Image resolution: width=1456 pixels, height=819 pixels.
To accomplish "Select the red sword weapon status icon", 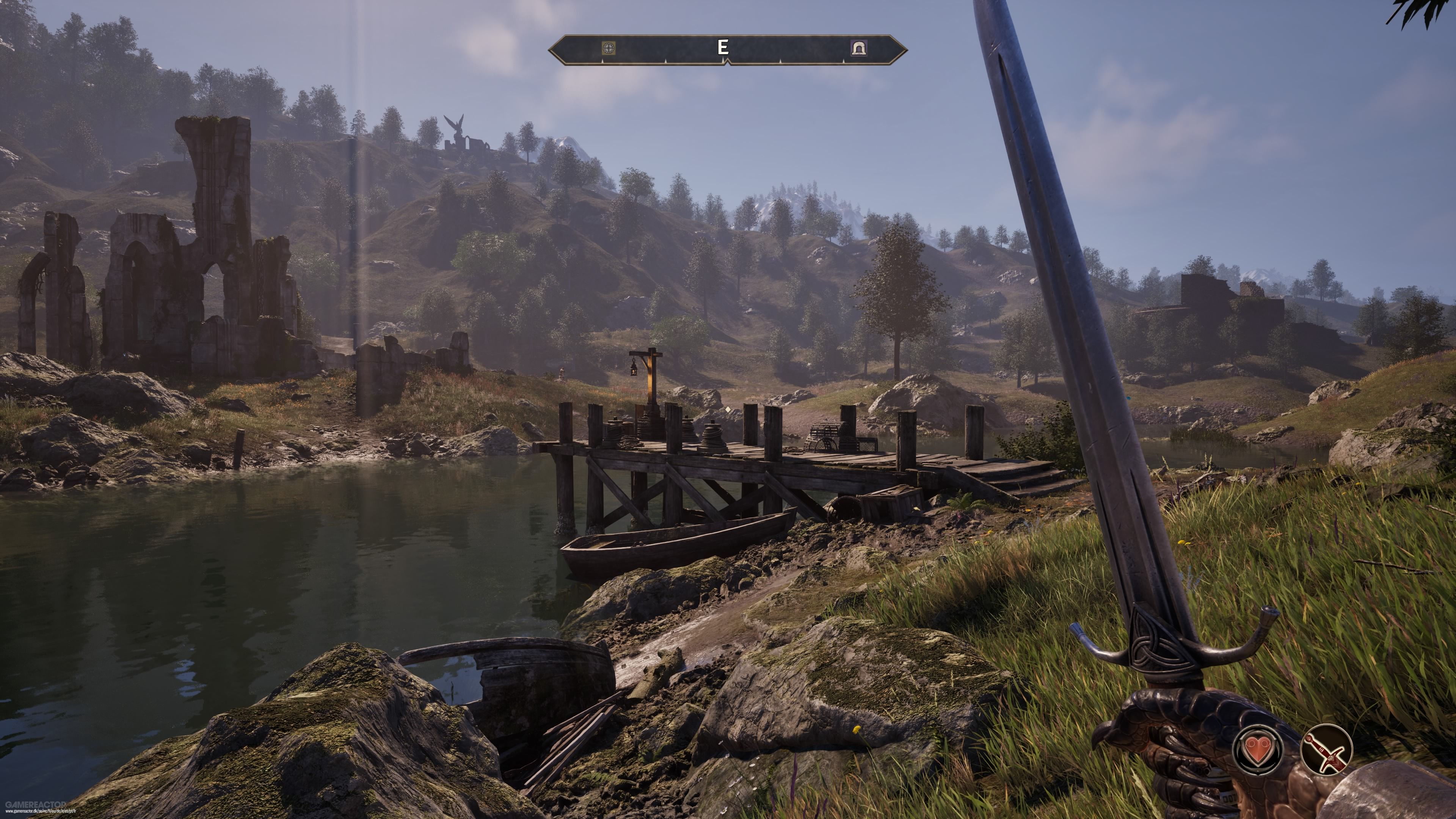I will pos(1328,751).
